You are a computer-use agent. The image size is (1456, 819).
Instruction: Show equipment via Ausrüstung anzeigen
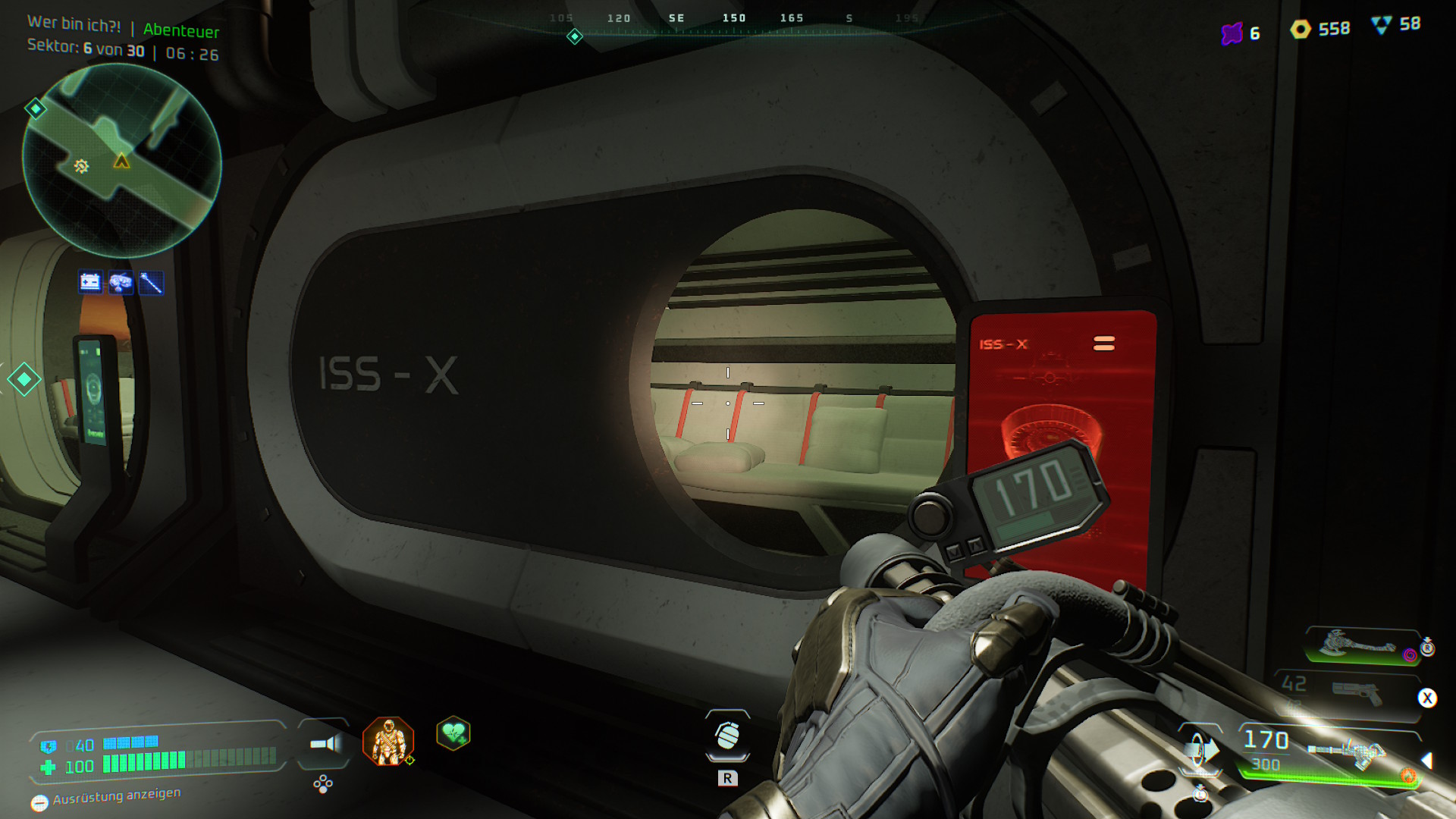pyautogui.click(x=106, y=798)
